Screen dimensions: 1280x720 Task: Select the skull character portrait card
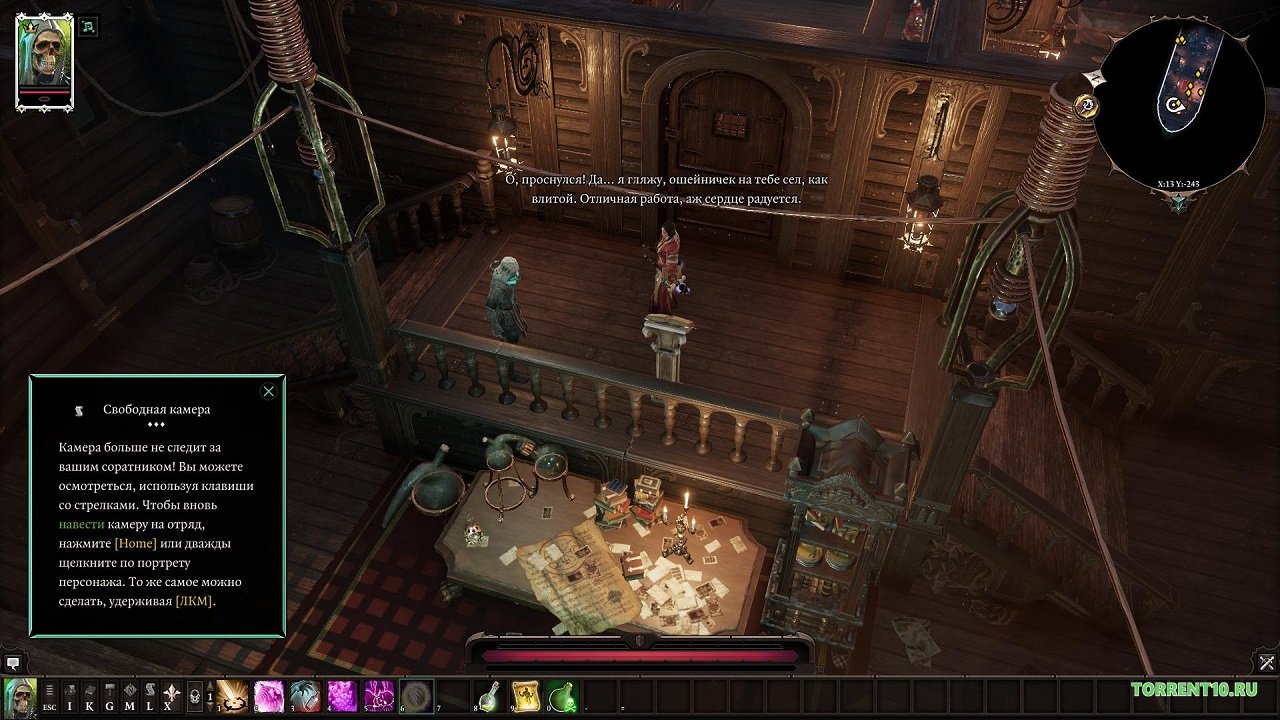[44, 61]
